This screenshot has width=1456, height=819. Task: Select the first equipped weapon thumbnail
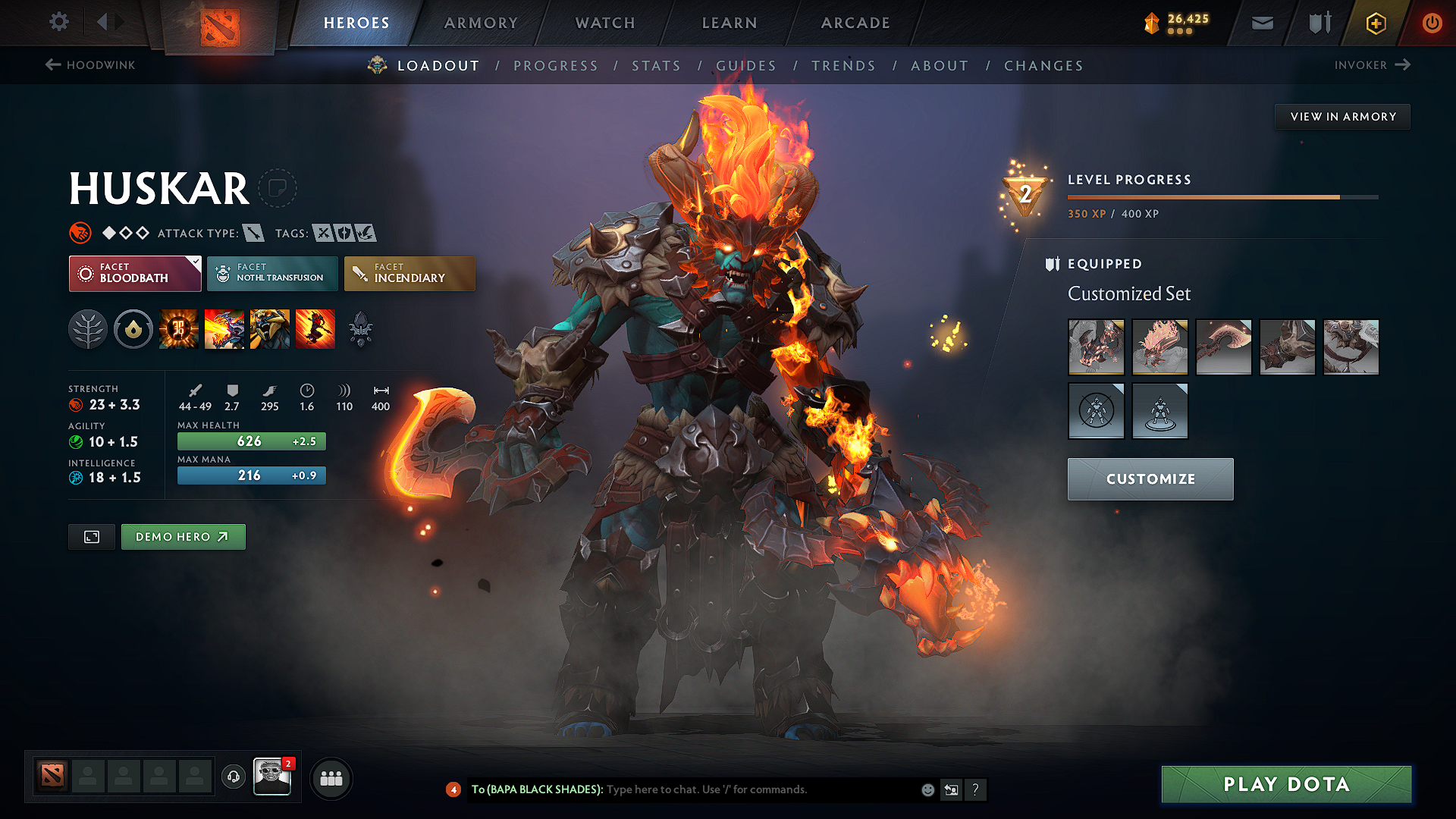pos(1097,347)
